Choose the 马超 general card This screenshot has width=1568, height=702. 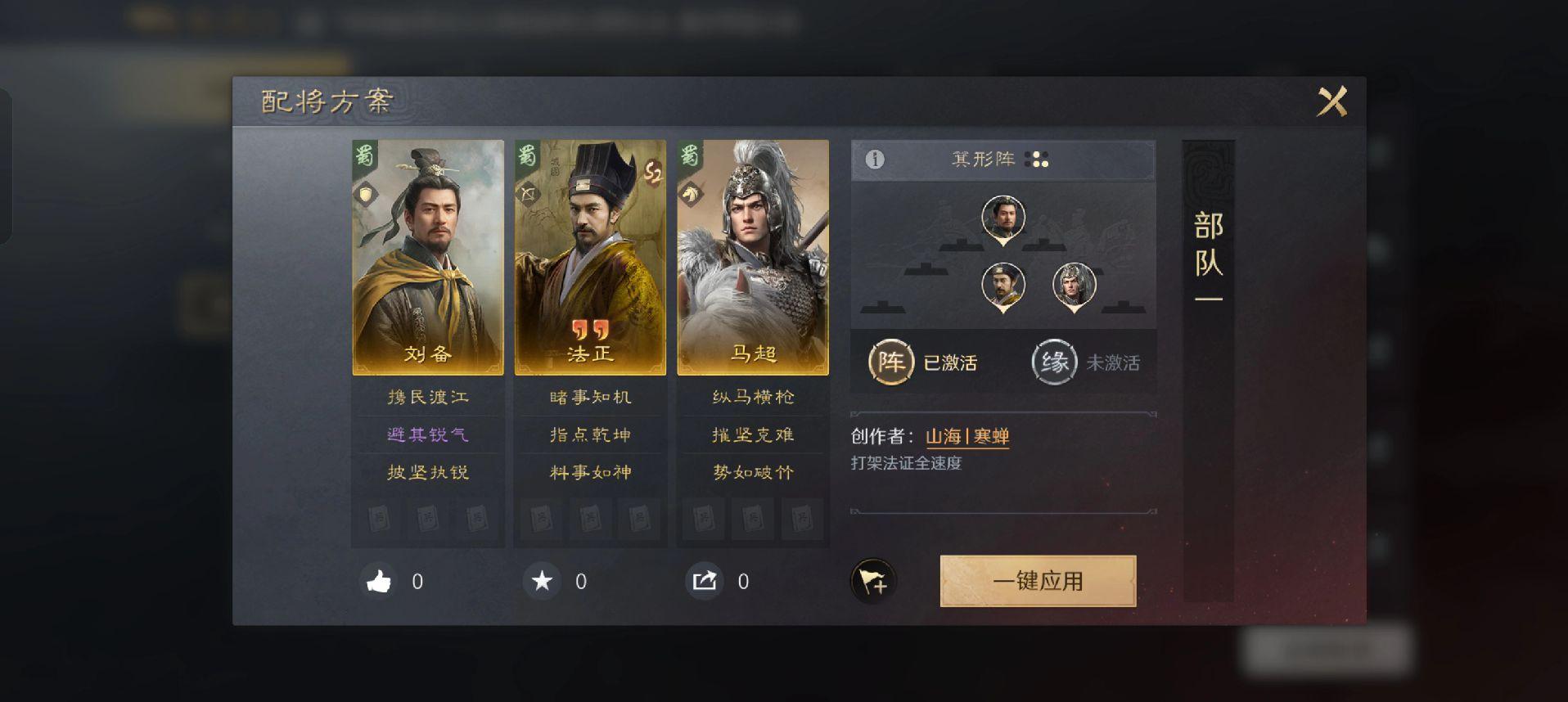click(753, 257)
